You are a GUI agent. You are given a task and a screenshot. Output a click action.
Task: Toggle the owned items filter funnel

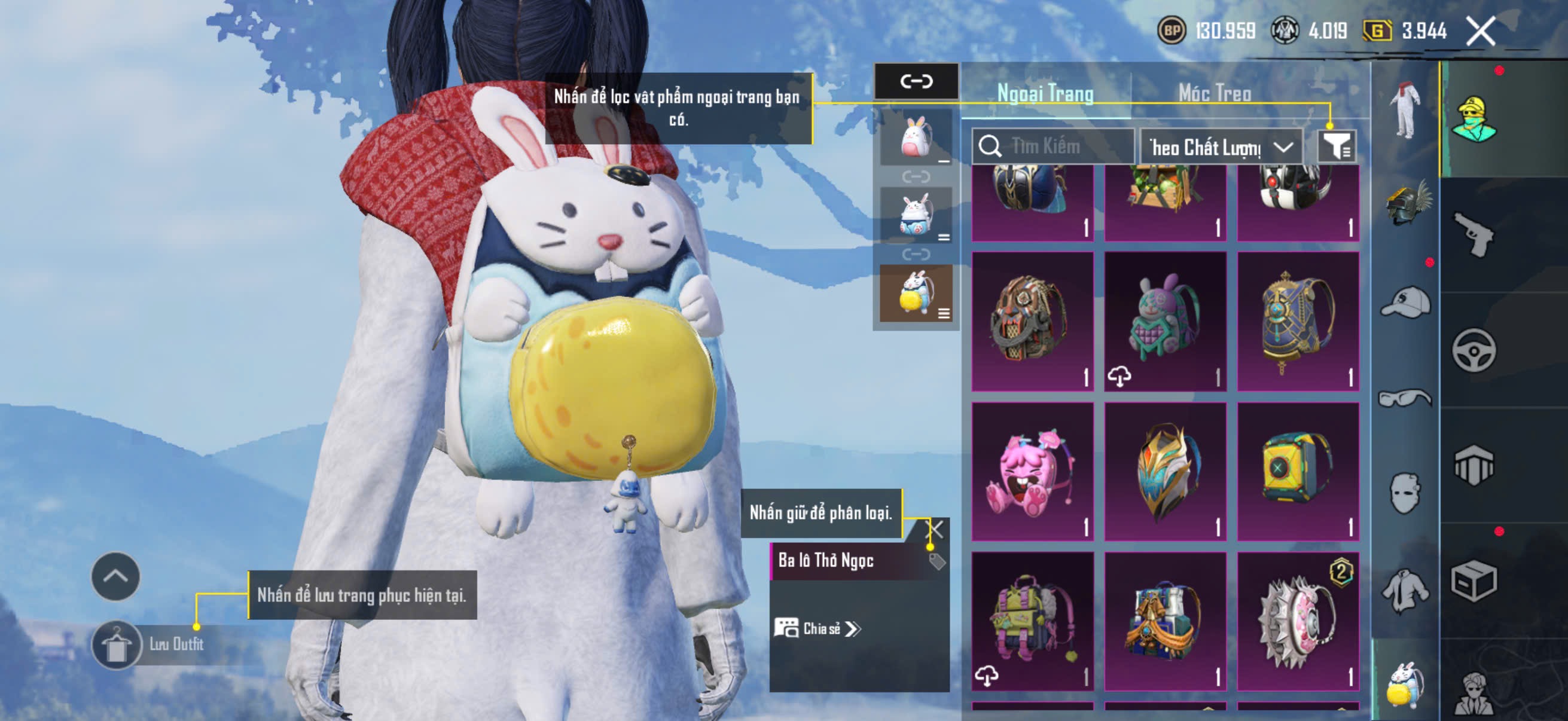click(1336, 146)
